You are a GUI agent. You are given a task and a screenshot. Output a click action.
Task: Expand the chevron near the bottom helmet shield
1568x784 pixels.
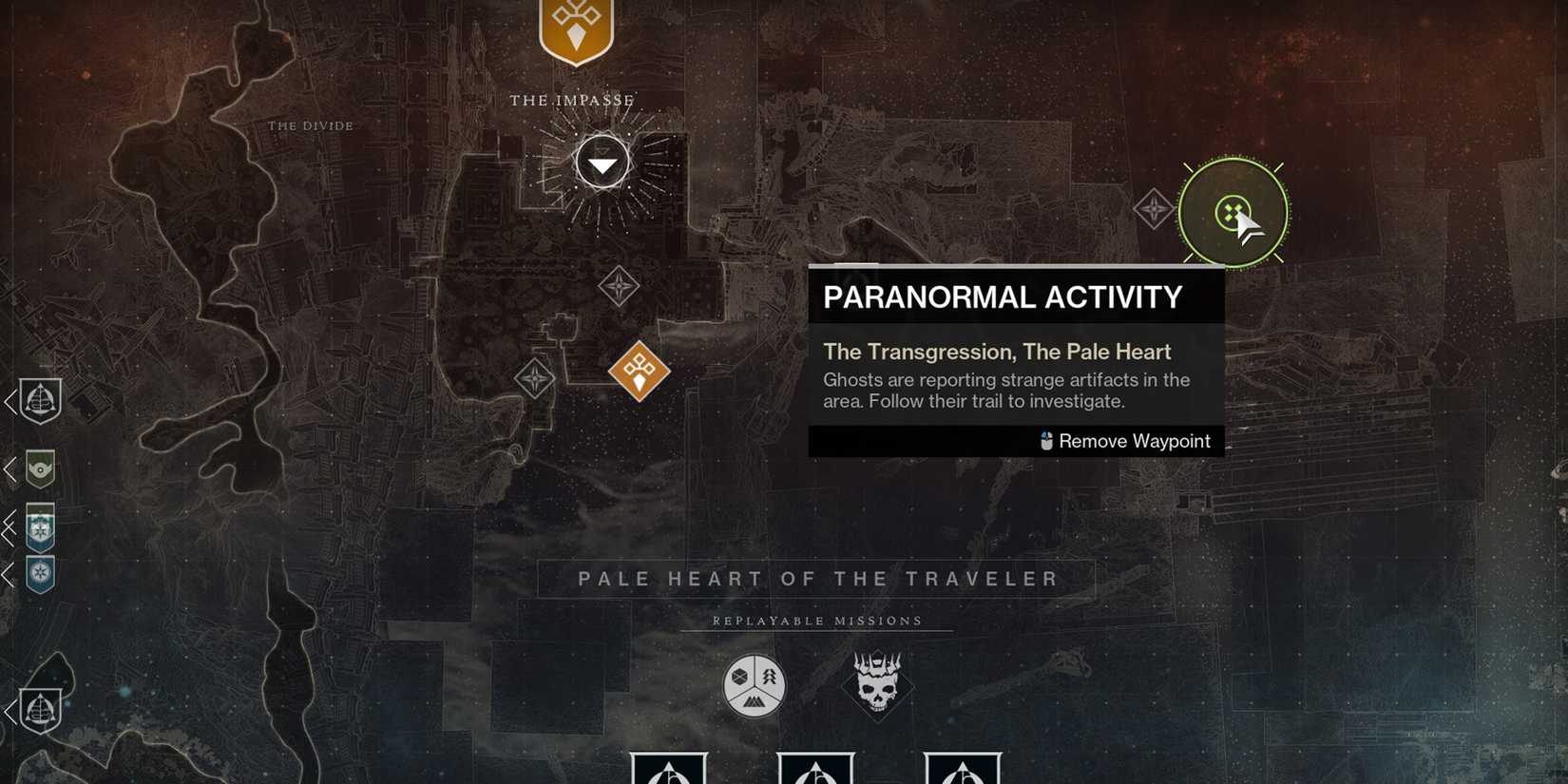(10, 711)
